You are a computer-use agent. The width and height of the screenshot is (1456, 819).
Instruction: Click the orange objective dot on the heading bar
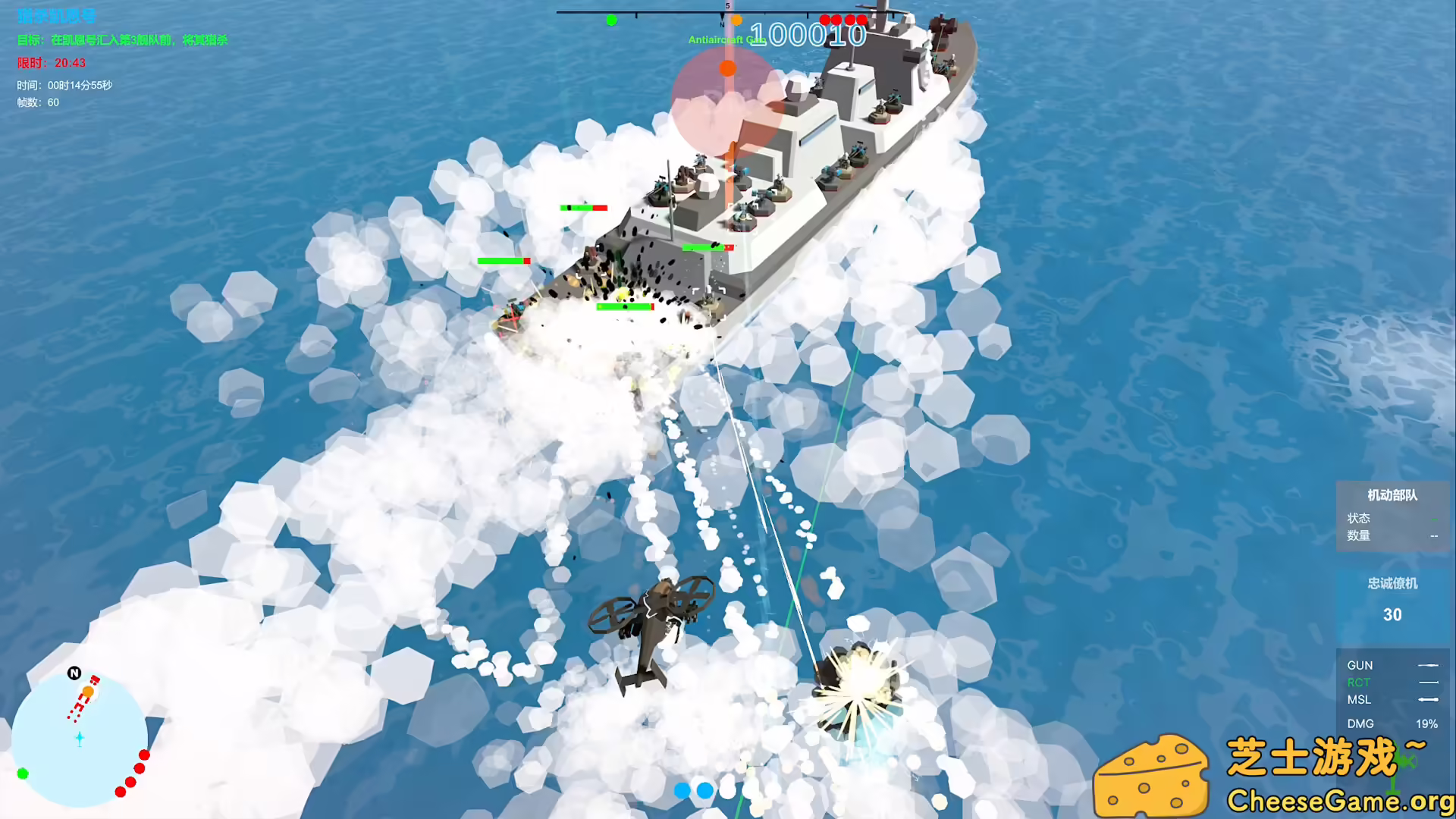click(736, 20)
